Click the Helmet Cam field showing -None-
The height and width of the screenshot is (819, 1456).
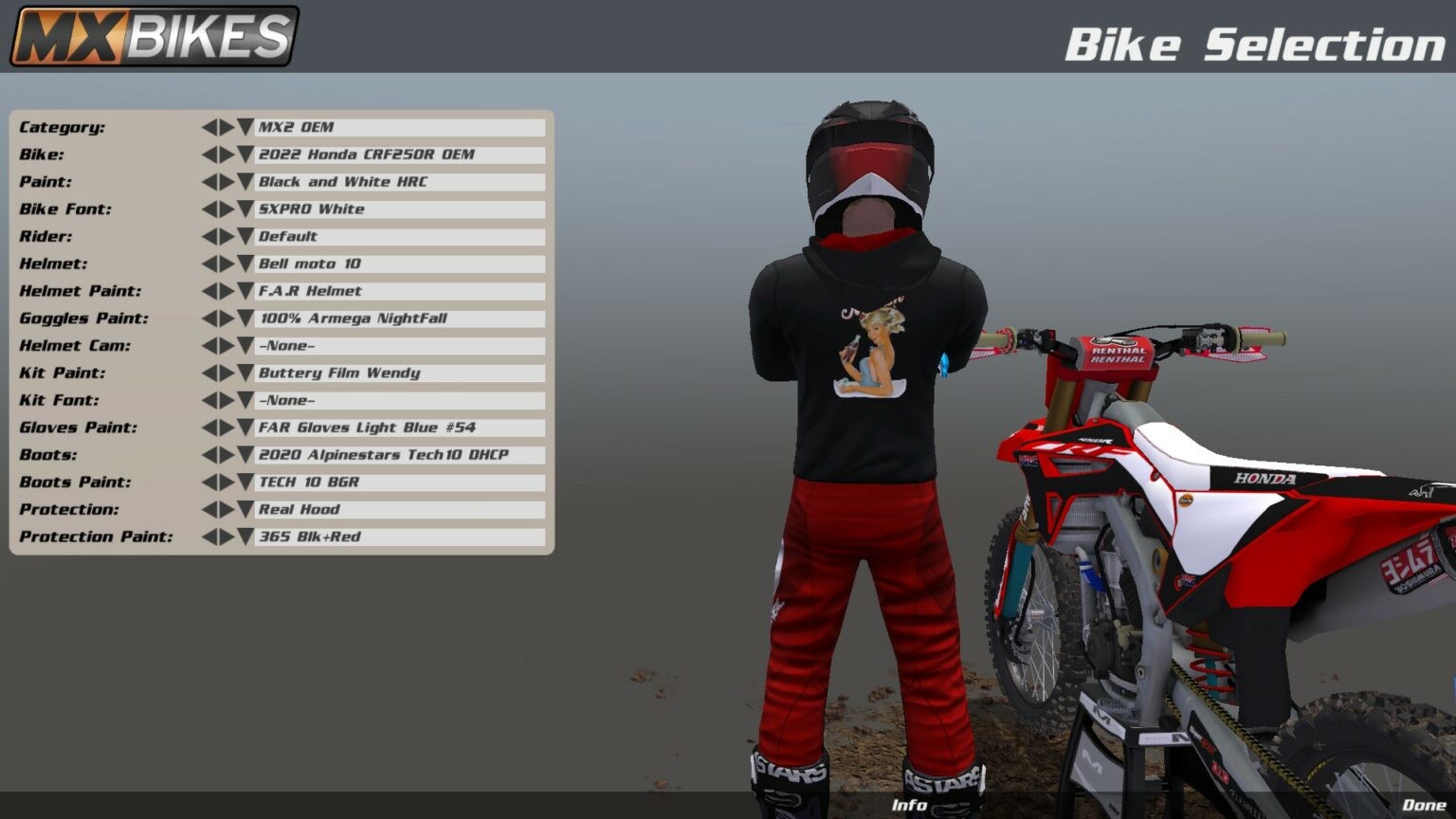398,346
